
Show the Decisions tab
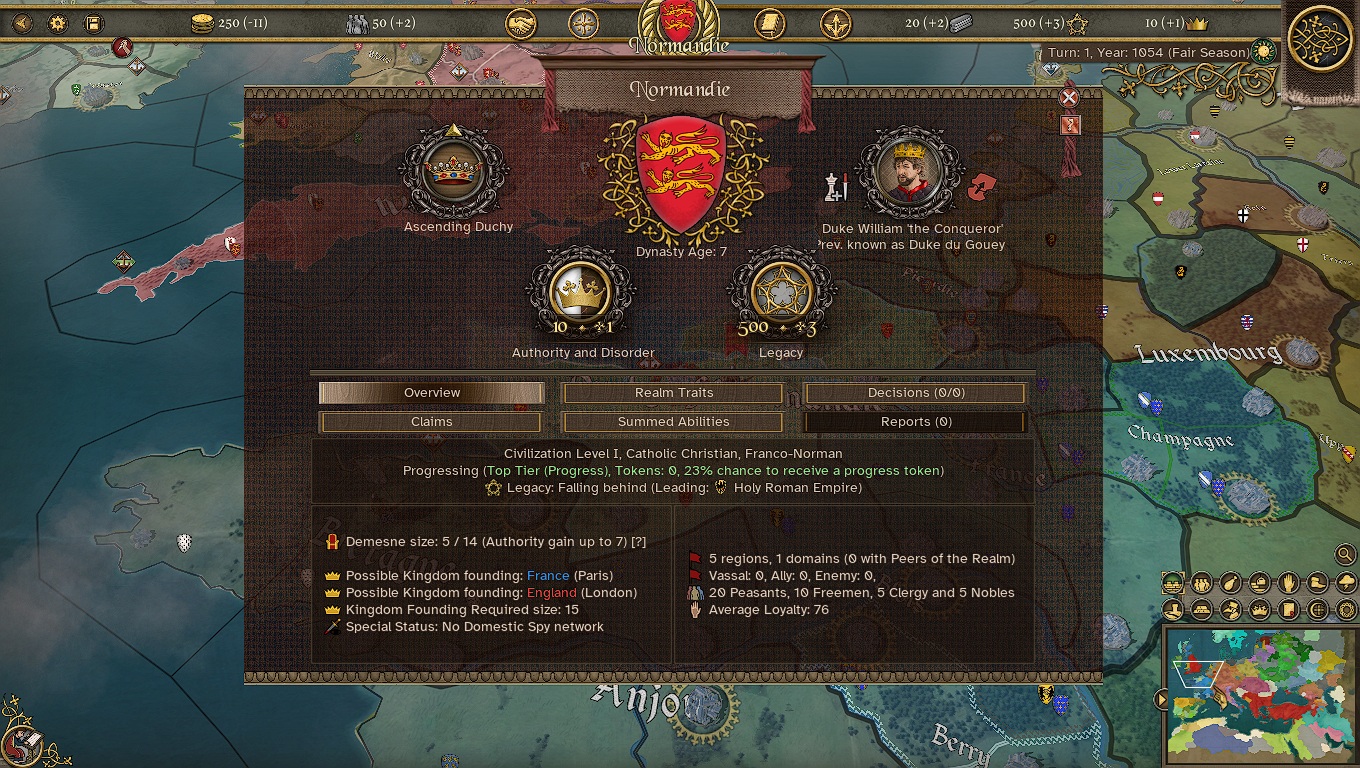[x=916, y=393]
